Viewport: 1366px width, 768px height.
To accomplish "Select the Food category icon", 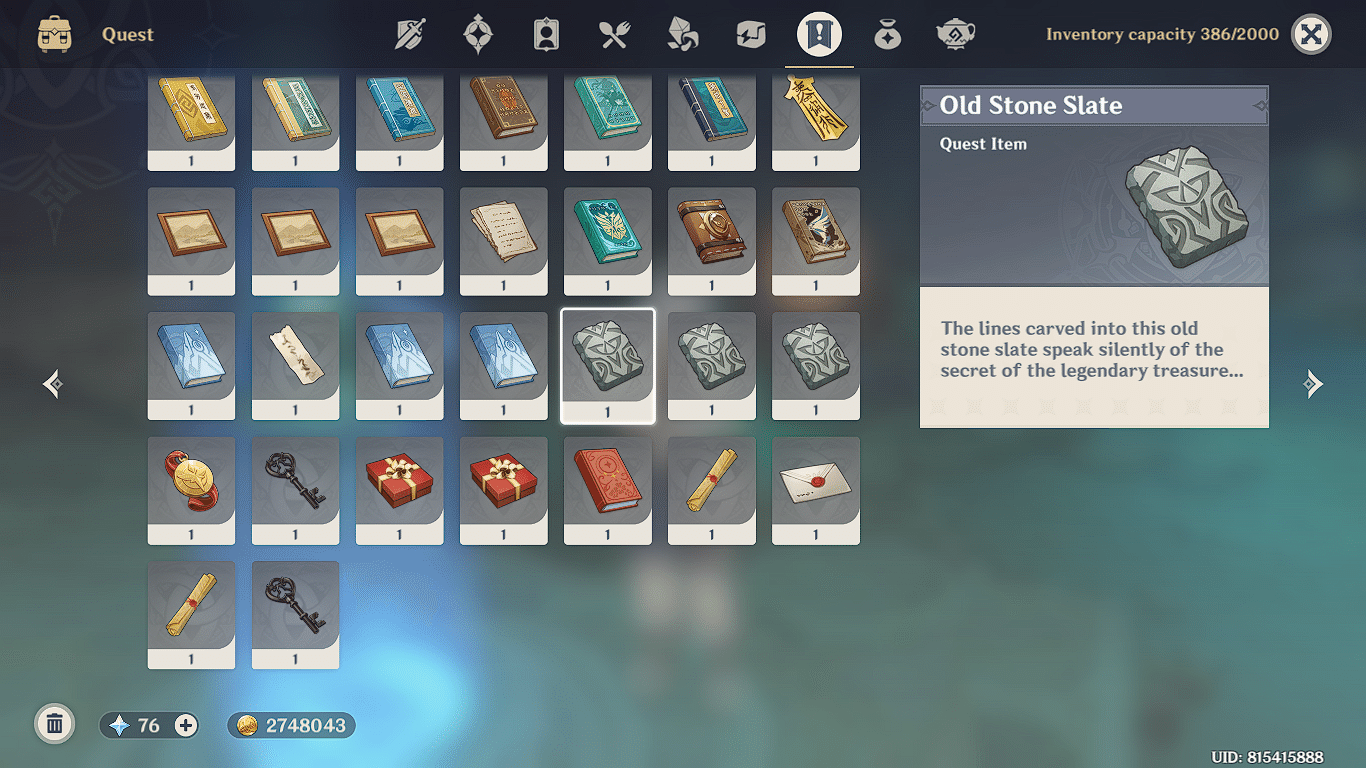I will coord(614,33).
